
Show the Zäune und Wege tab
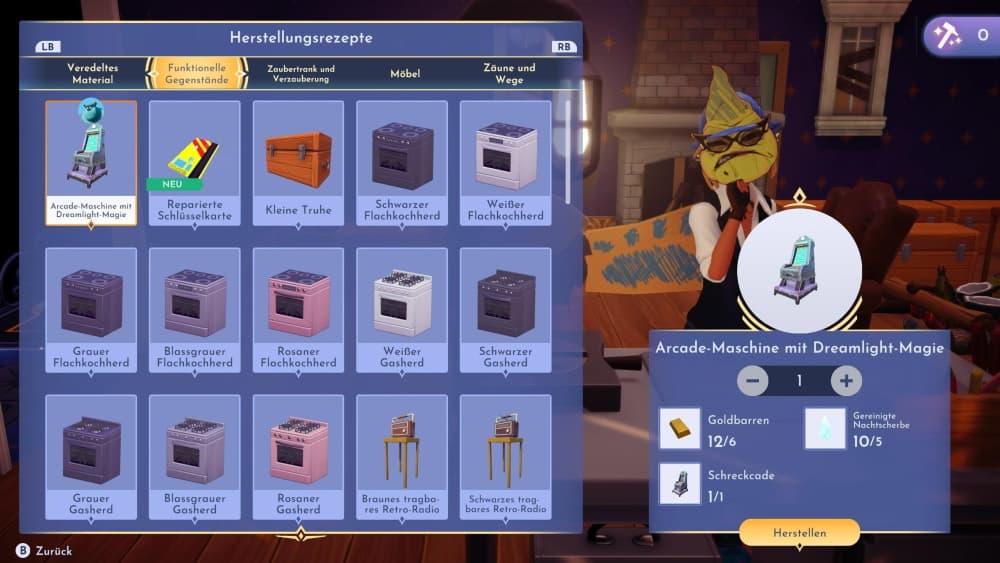[x=509, y=73]
